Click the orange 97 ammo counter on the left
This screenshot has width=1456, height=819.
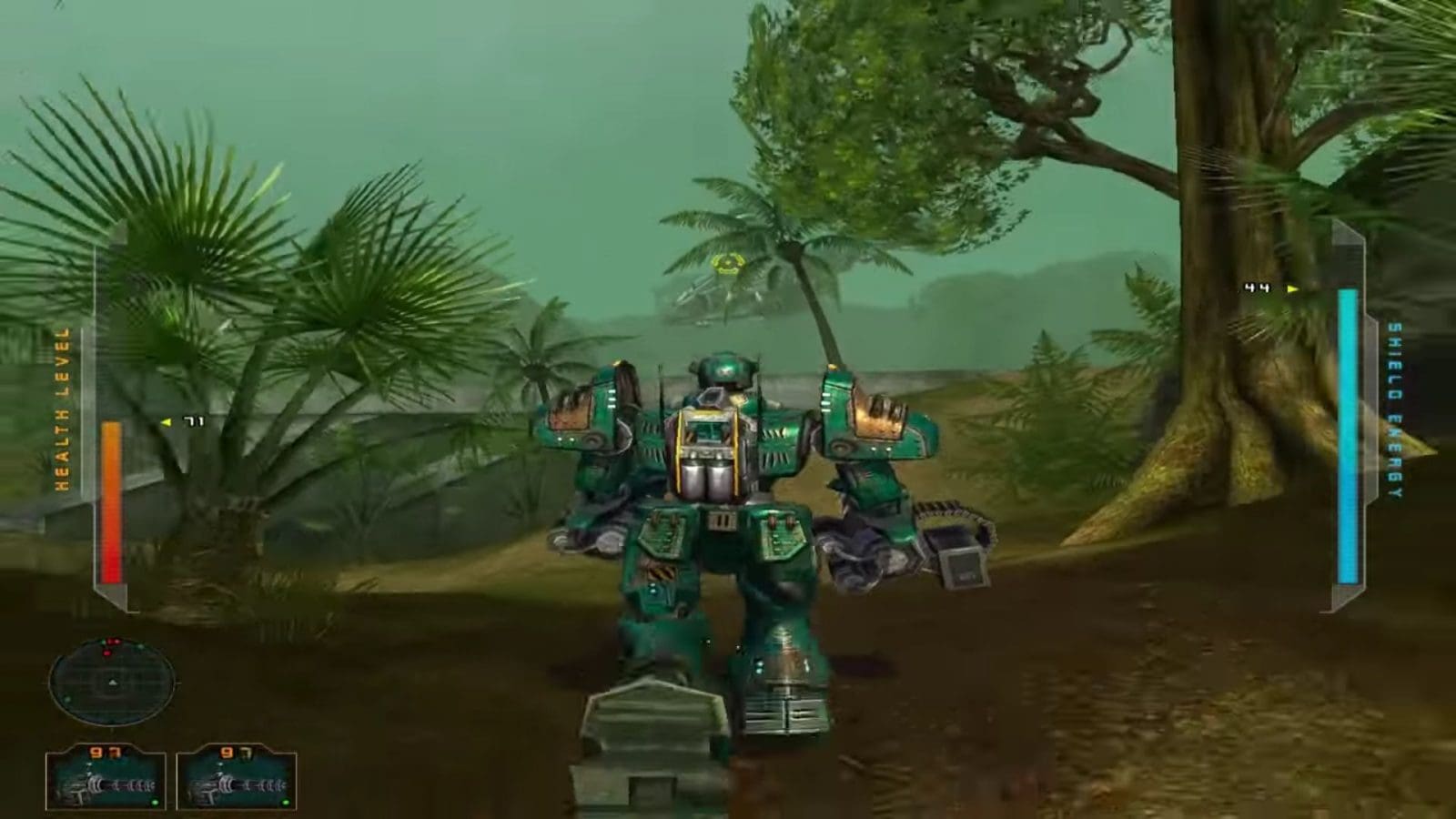(102, 751)
